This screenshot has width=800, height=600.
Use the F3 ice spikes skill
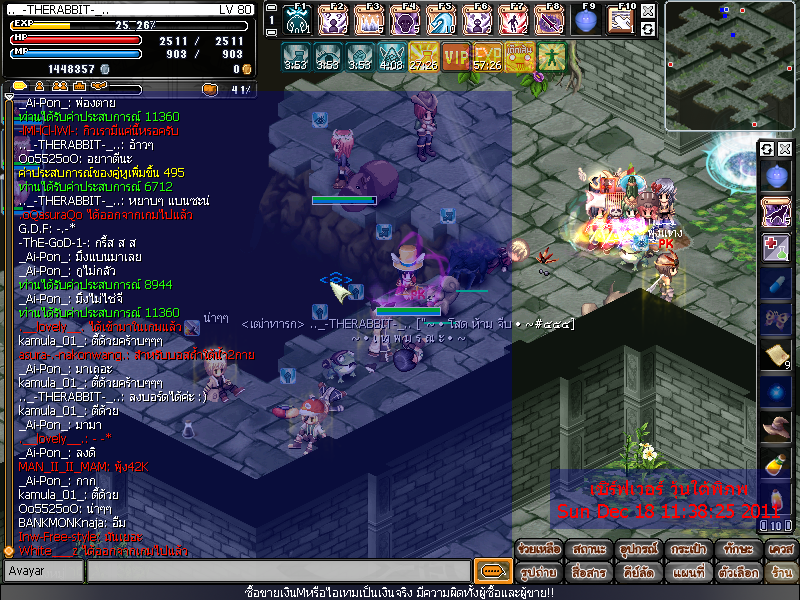coord(370,20)
